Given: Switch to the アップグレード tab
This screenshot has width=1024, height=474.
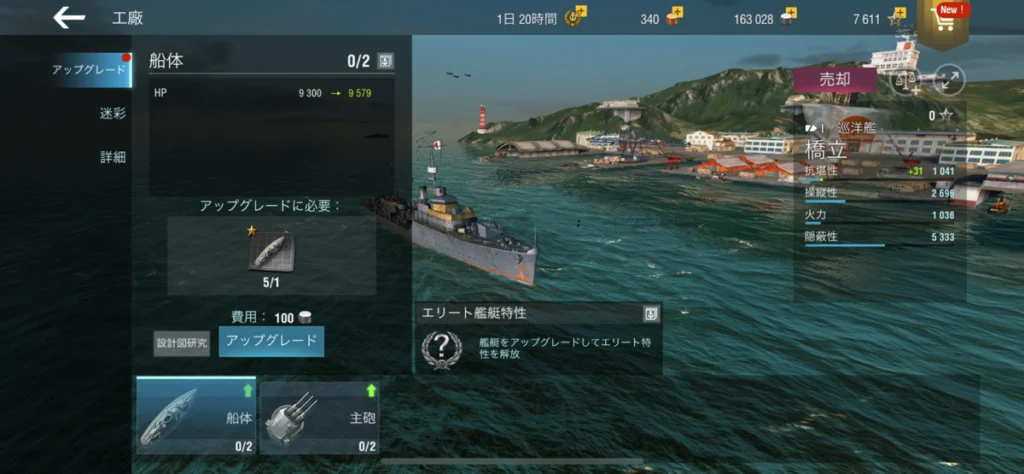Looking at the screenshot, I should (x=88, y=70).
